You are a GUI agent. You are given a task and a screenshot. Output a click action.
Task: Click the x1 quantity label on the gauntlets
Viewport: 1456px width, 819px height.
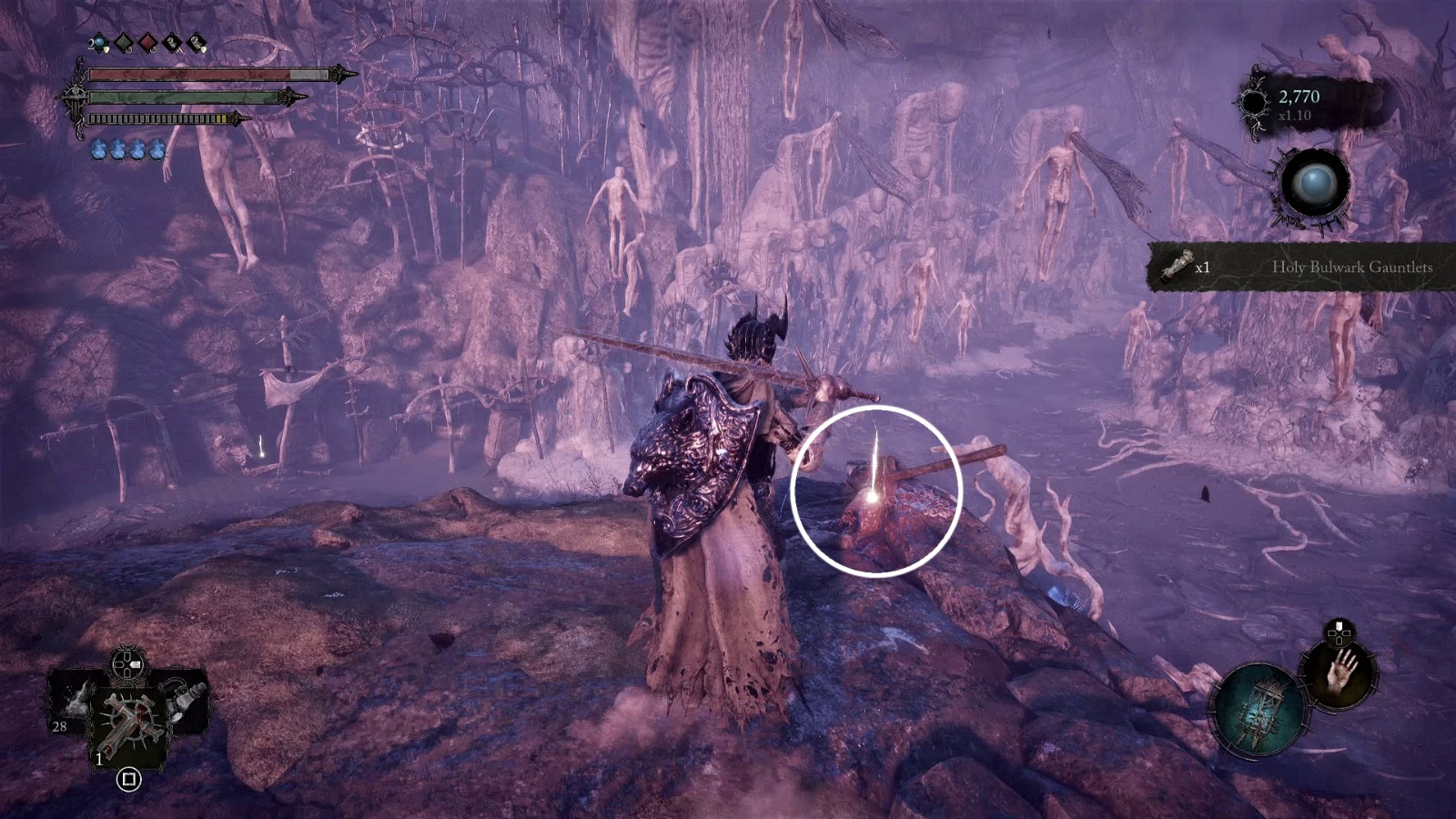click(1204, 267)
